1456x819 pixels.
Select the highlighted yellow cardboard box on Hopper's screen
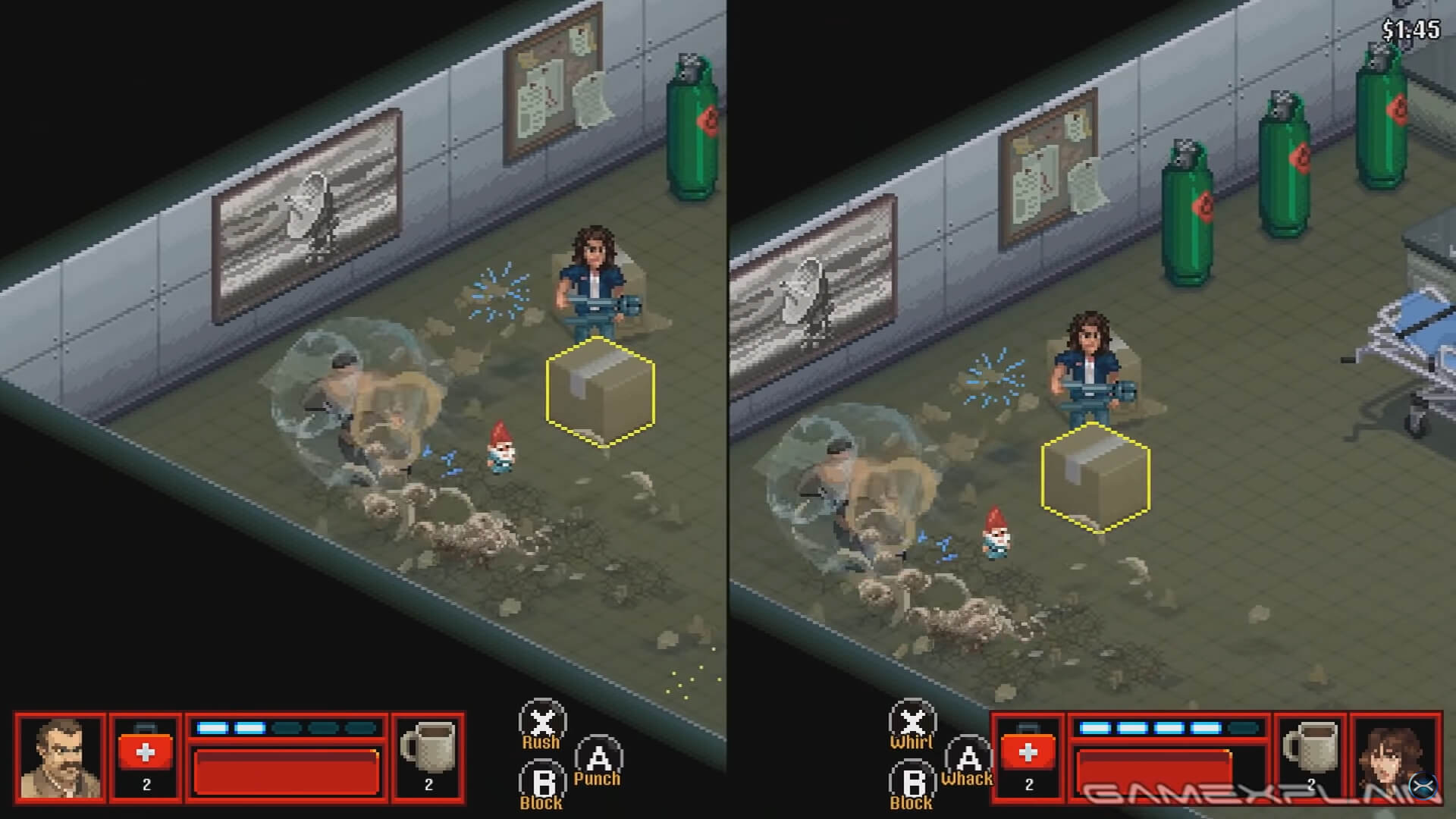coord(599,392)
